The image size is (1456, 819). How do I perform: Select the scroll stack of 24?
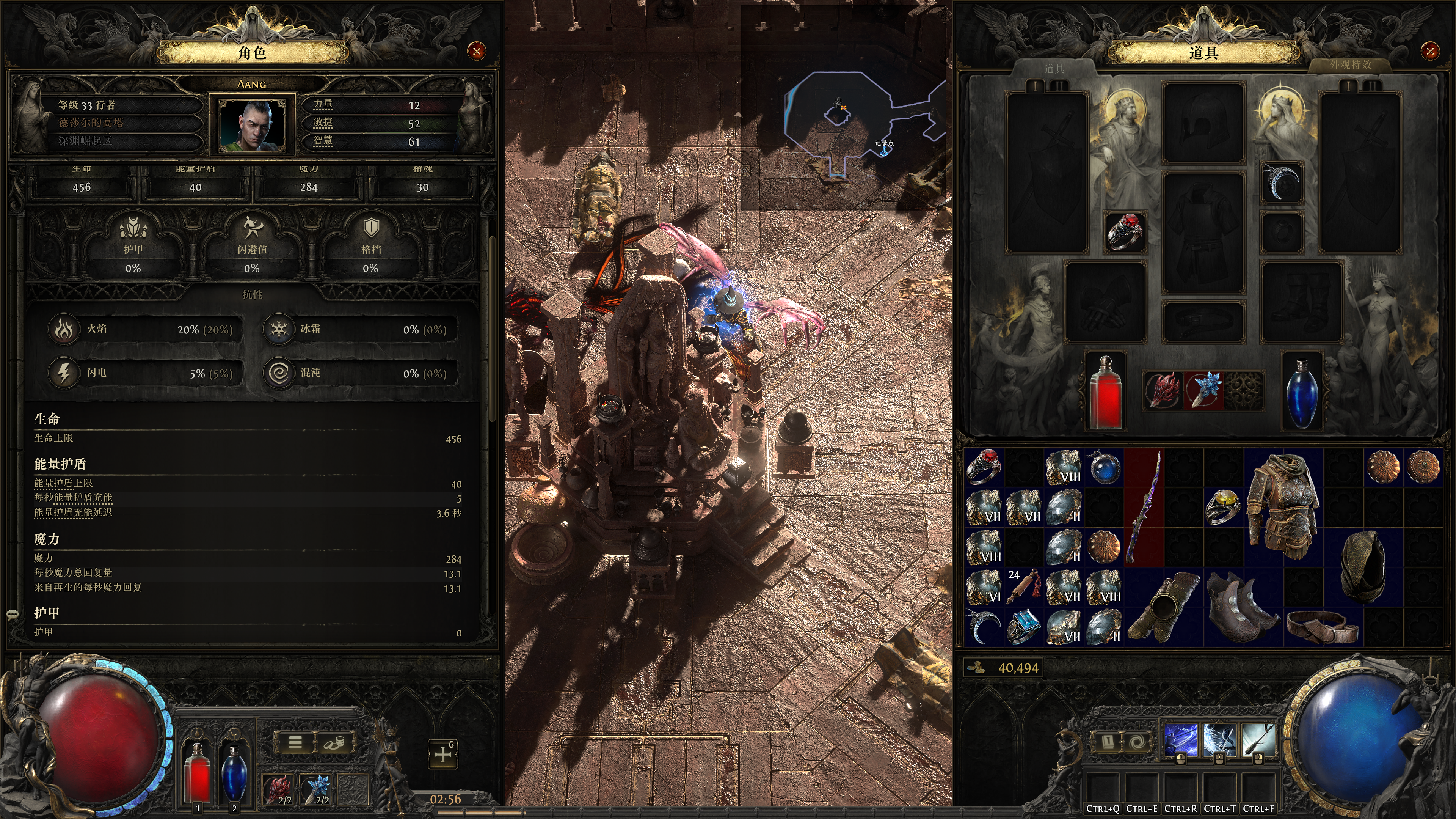point(1023,586)
